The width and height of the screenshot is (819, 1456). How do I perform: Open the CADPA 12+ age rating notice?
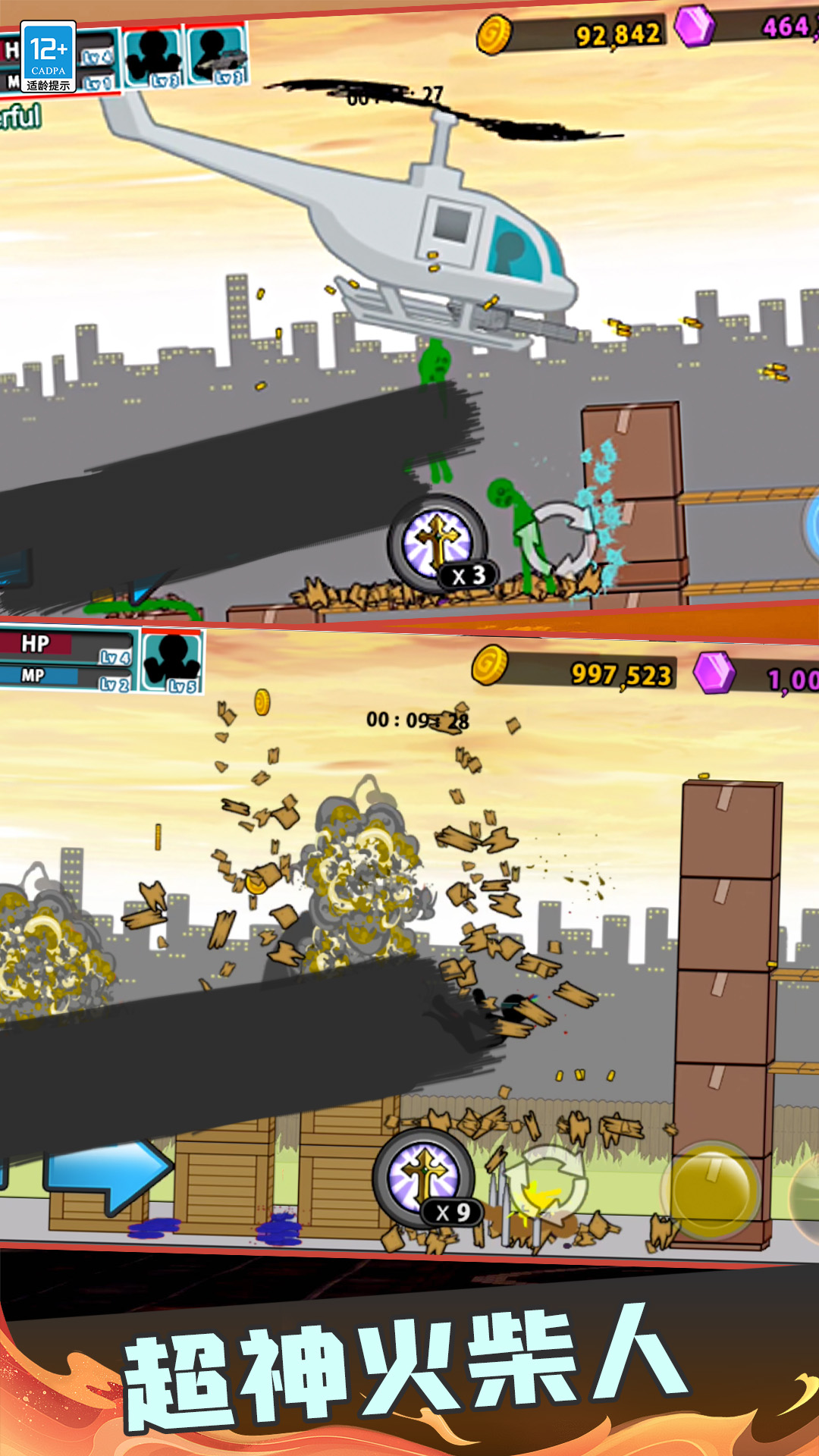tap(48, 57)
